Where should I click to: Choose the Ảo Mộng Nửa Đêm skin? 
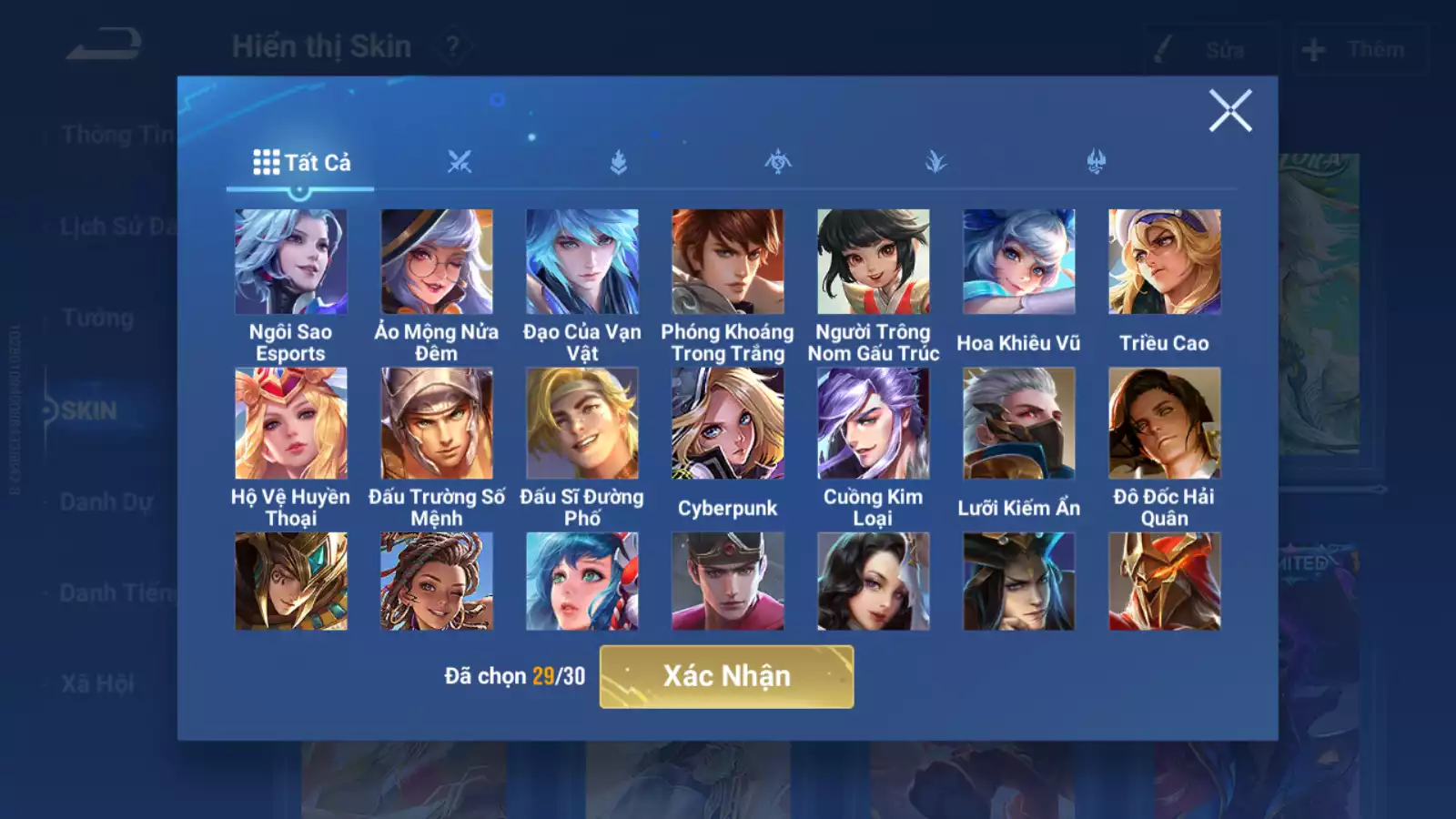tap(437, 262)
